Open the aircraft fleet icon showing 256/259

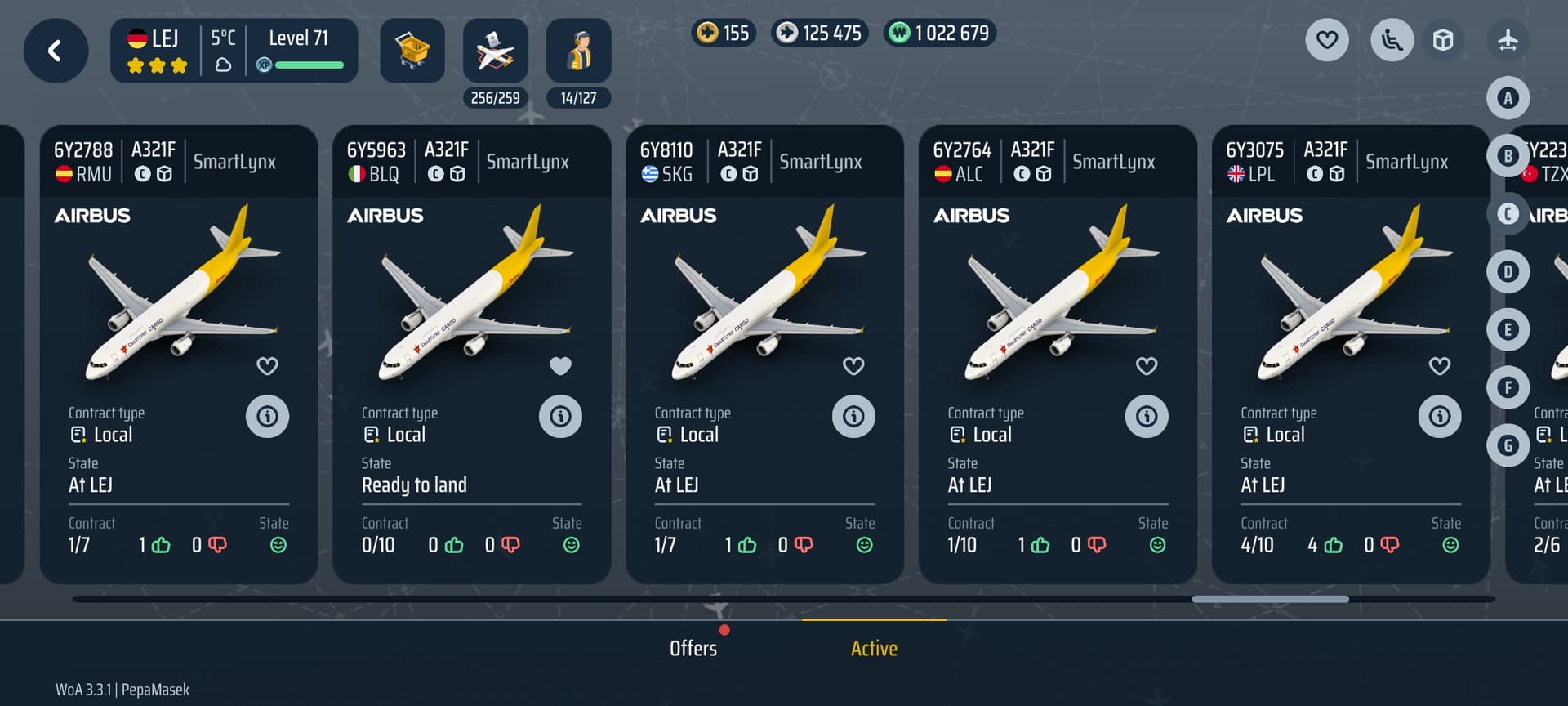click(x=495, y=51)
